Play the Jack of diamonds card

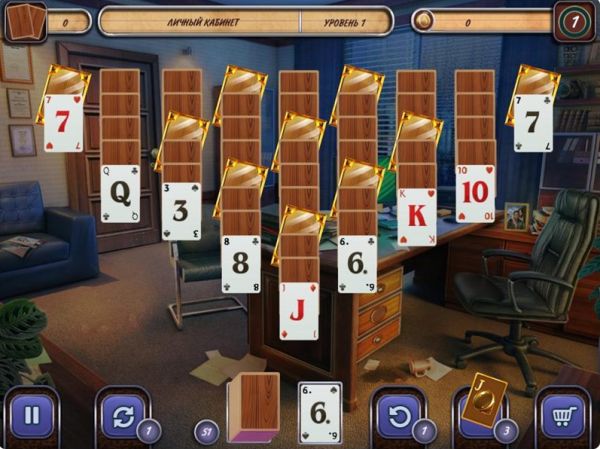pos(298,311)
